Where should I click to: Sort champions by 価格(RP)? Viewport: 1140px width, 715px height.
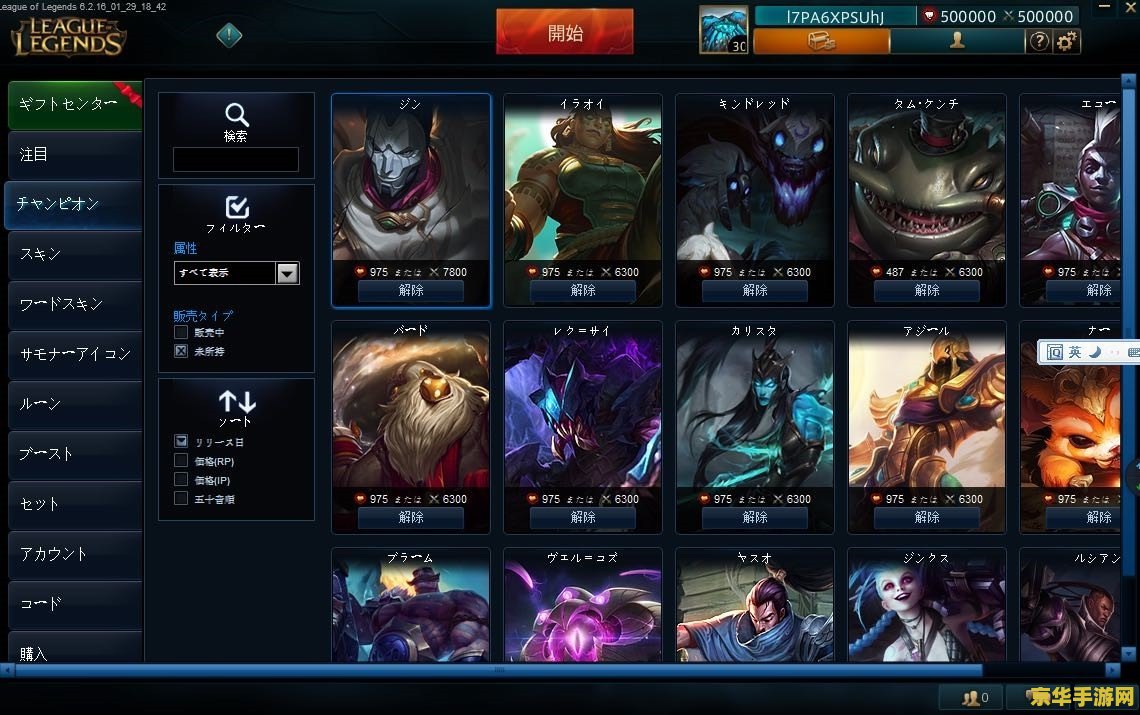181,461
